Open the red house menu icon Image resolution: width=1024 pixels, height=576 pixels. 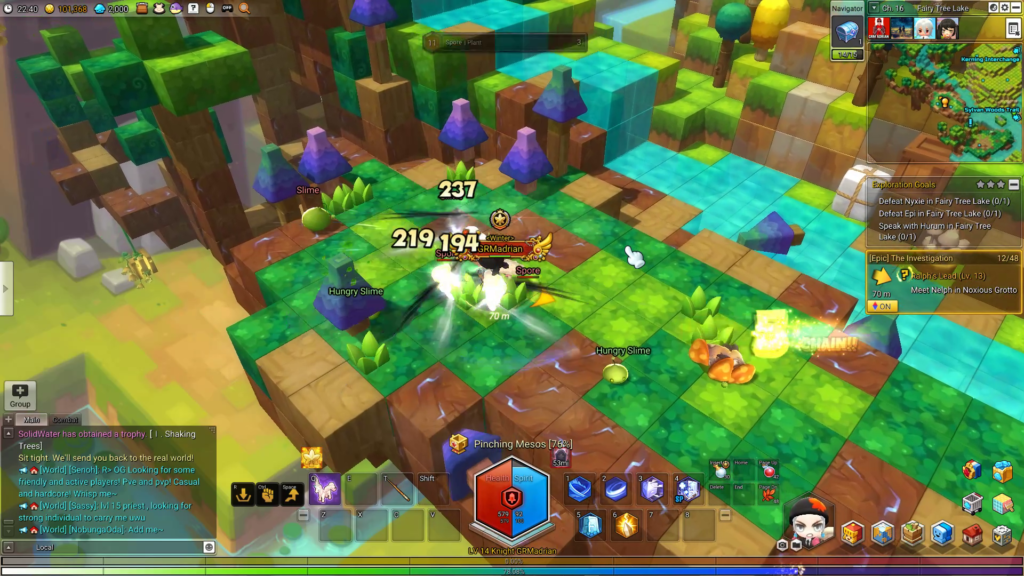(971, 536)
